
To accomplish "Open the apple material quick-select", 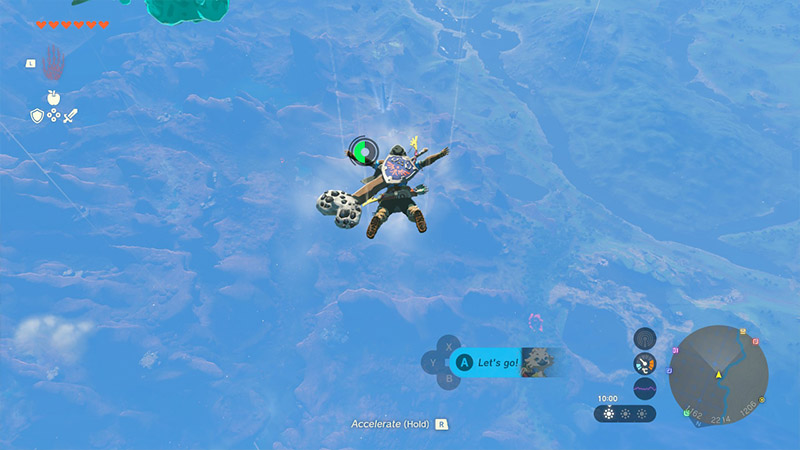I will 53,97.
